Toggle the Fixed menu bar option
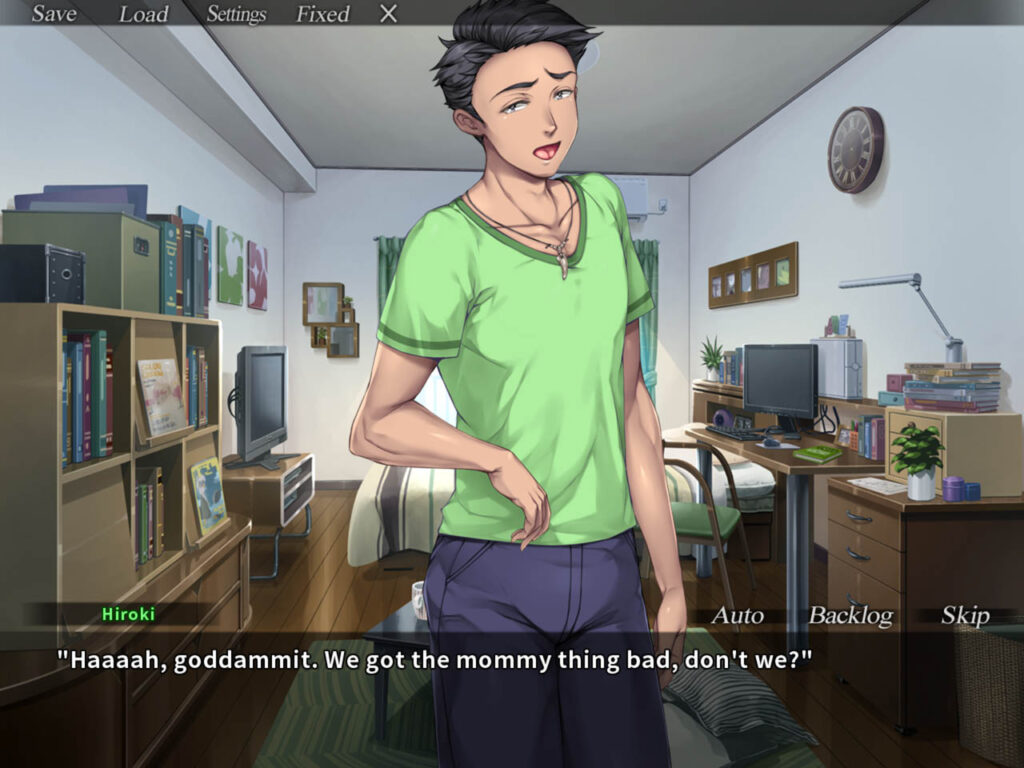1024x768 pixels. (x=322, y=14)
